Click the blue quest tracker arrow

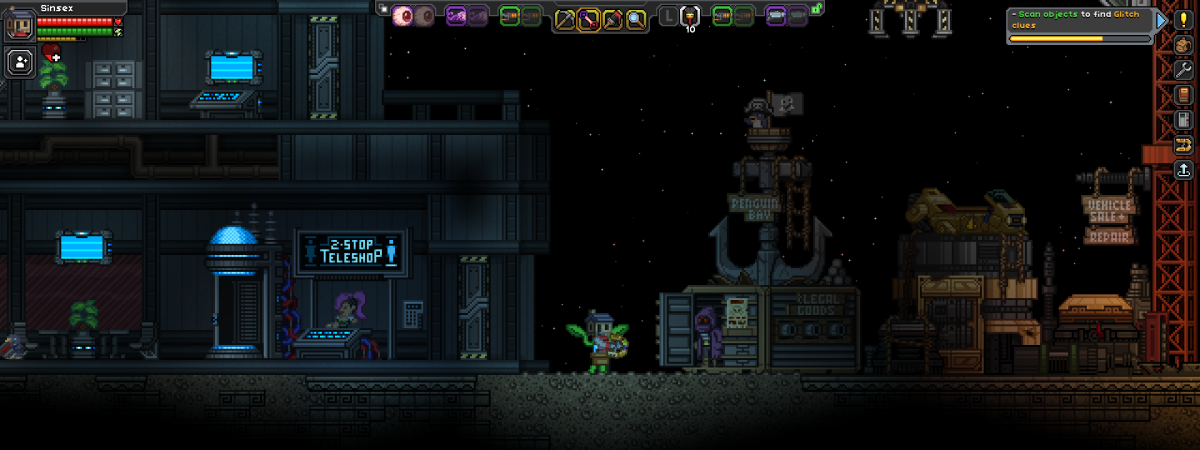[1159, 20]
